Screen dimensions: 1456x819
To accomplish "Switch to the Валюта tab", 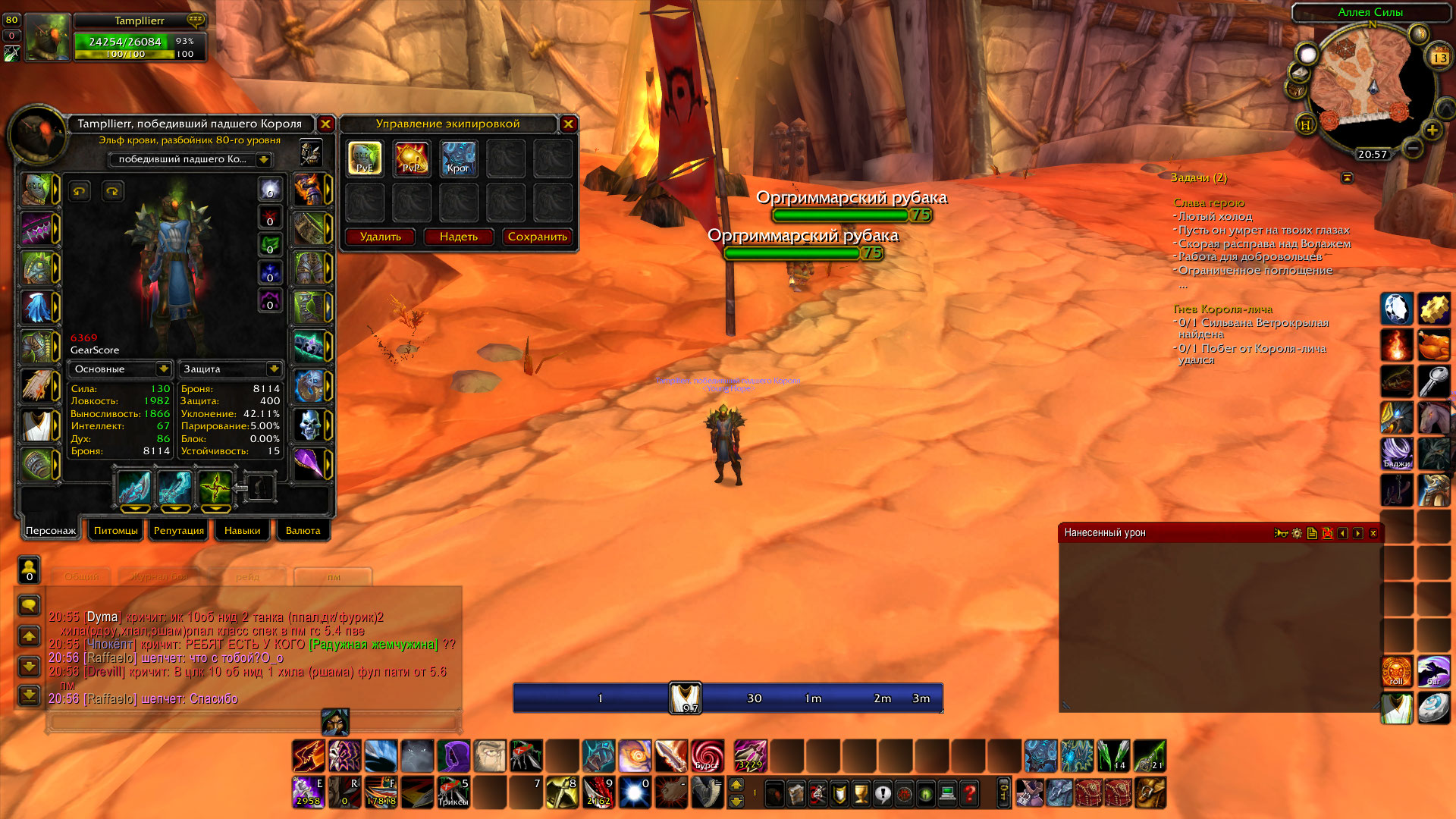I will [303, 530].
